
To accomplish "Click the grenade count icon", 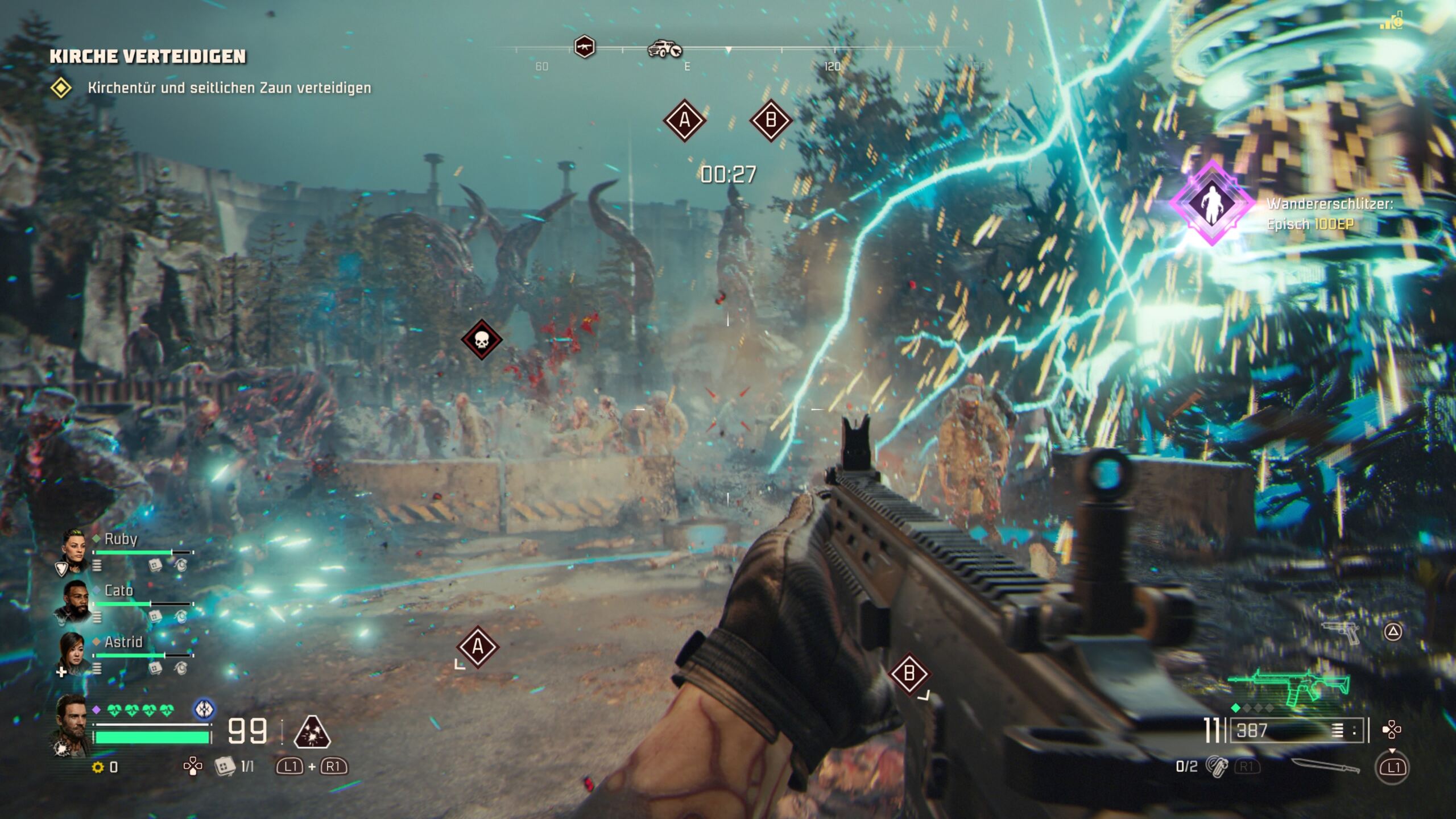I will pyautogui.click(x=1217, y=767).
